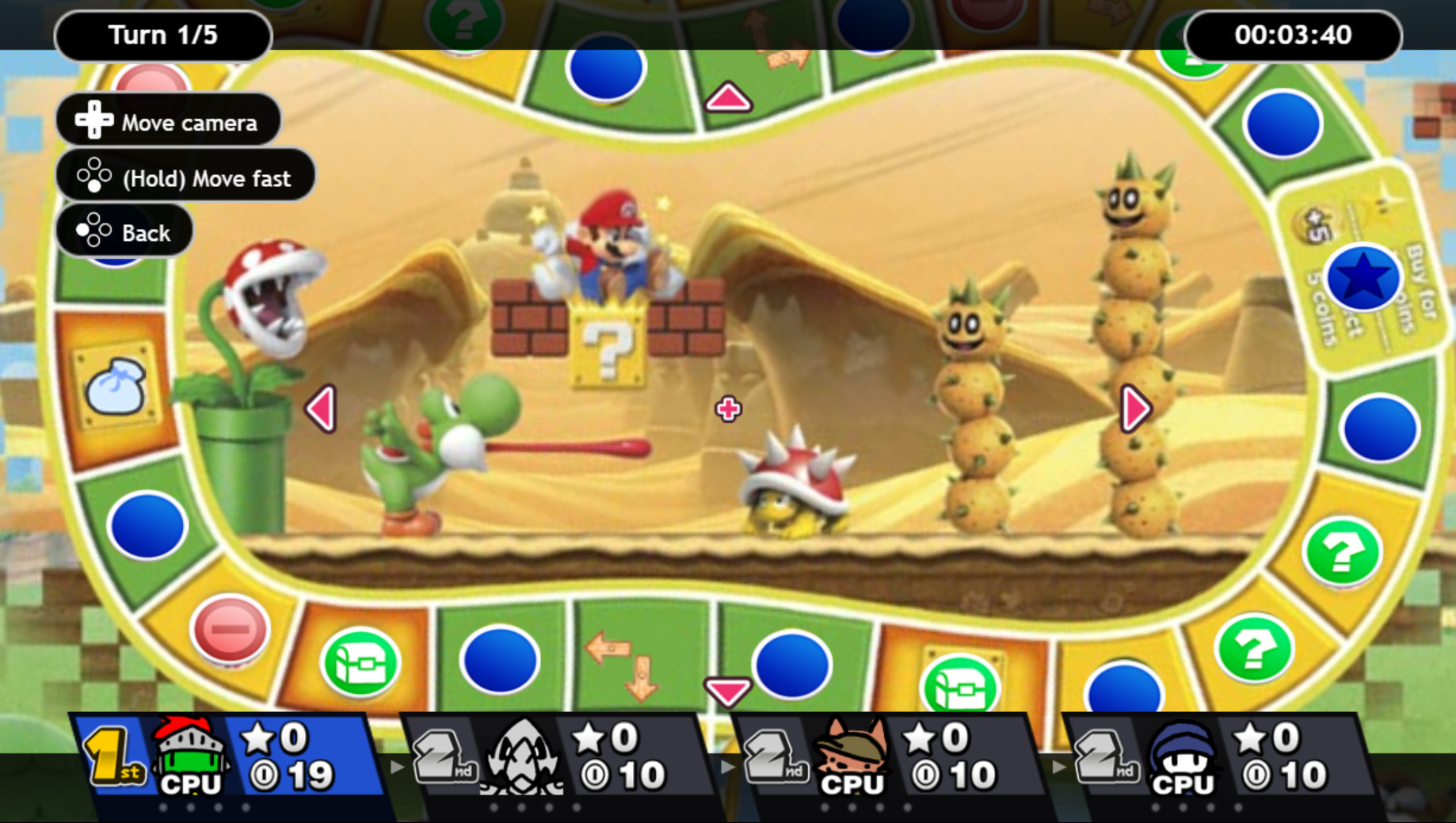This screenshot has width=1456, height=823.
Task: Click the pink plus cursor at board center
Action: 727,409
